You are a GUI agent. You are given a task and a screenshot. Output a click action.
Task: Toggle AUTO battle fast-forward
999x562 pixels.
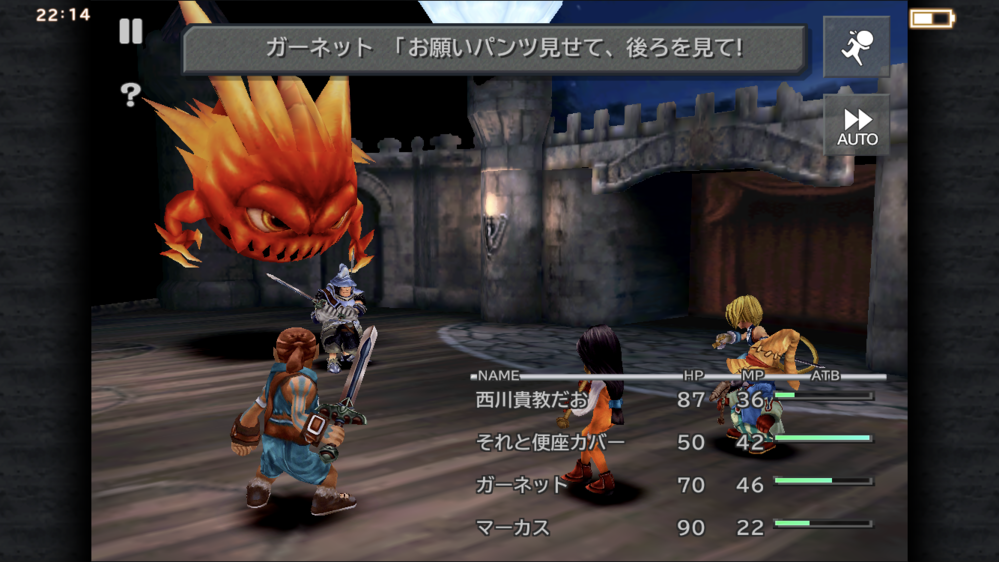coord(856,124)
